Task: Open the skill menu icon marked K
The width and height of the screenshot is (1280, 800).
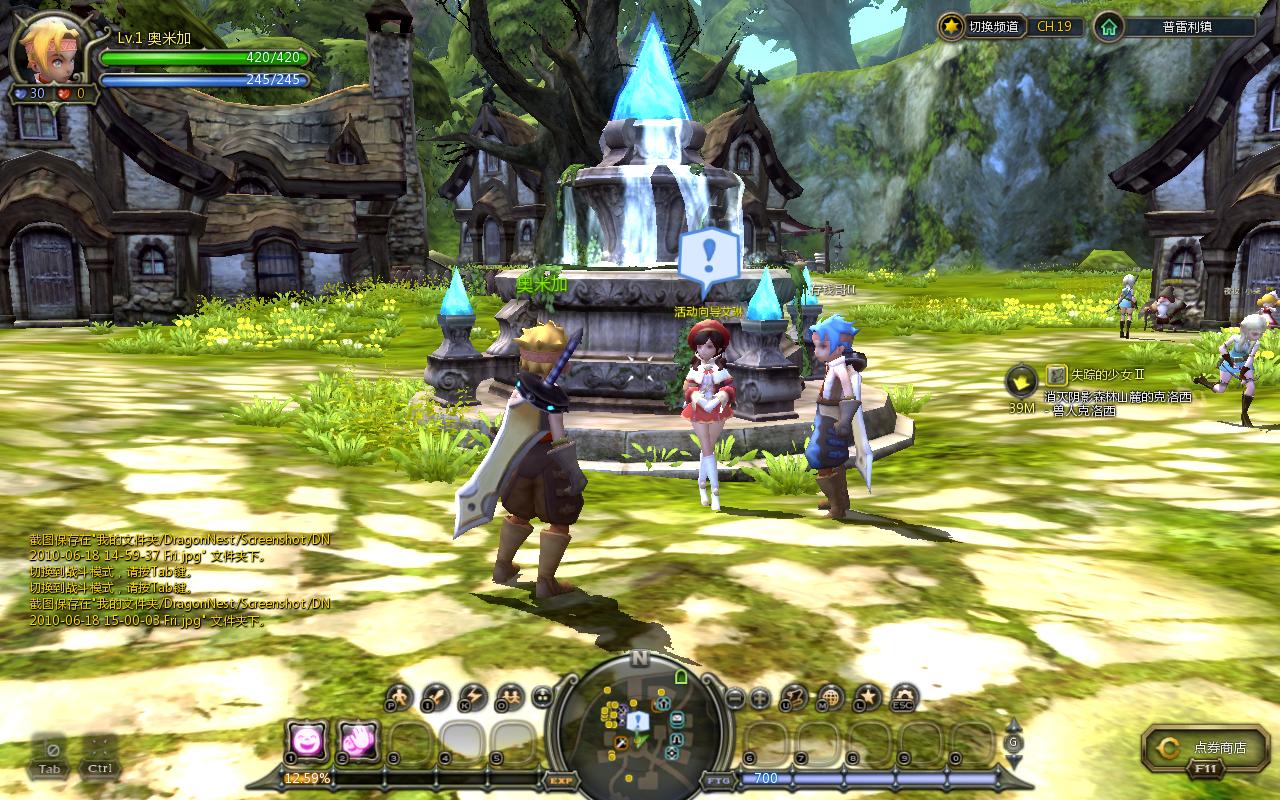Action: tap(472, 697)
